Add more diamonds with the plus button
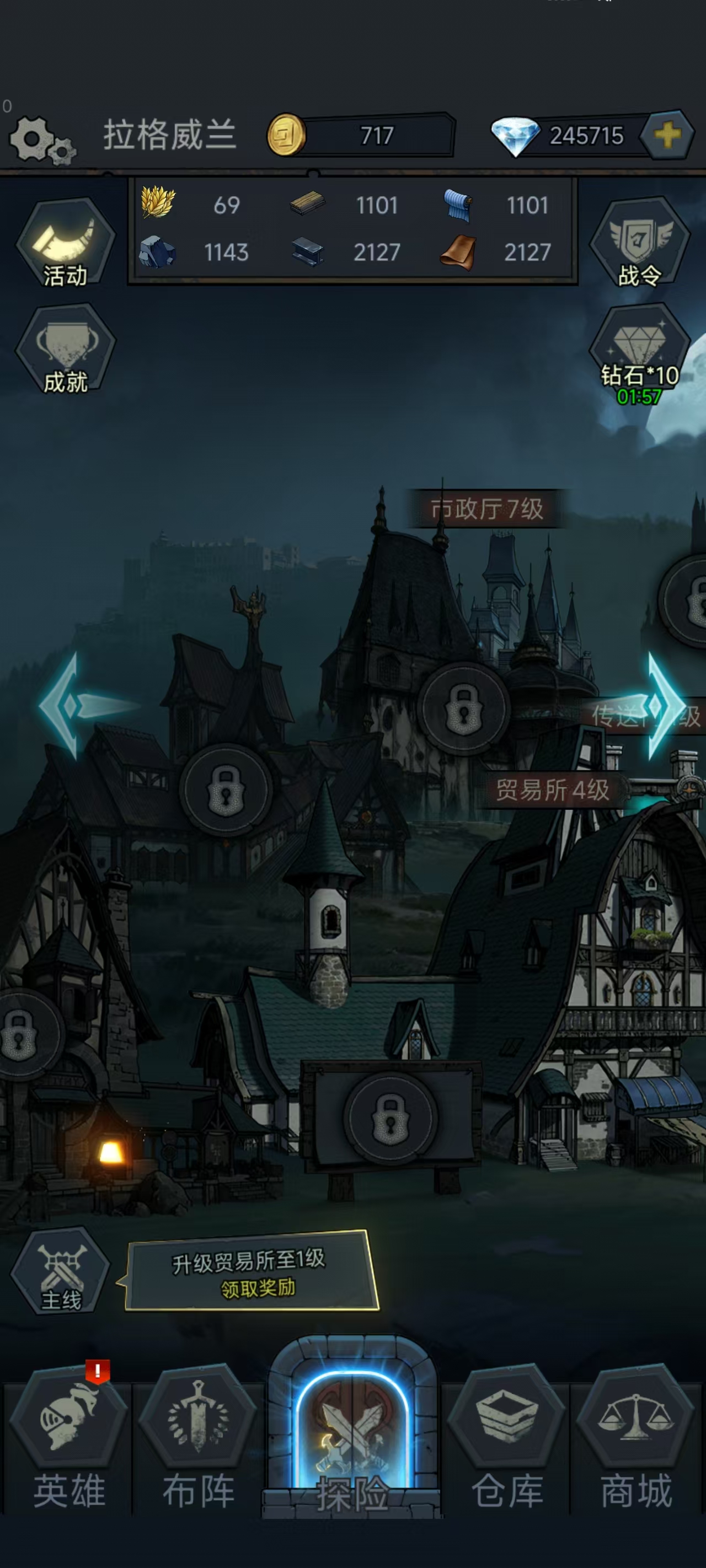Screen dimensions: 706x1568 tap(667, 135)
